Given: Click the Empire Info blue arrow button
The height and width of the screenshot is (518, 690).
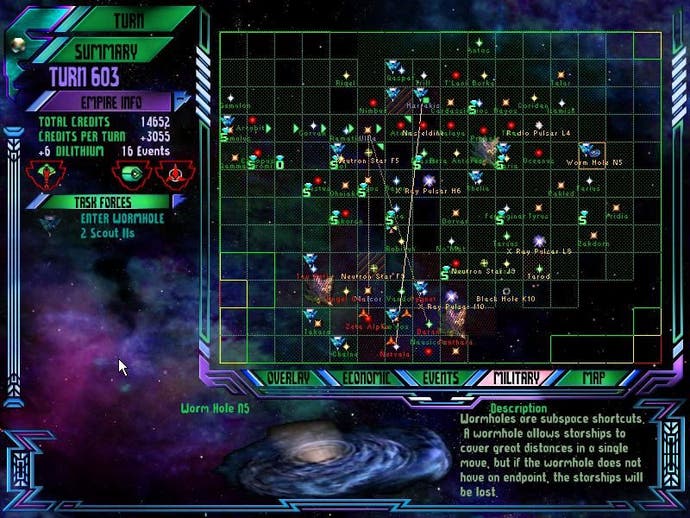Looking at the screenshot, I should pyautogui.click(x=185, y=101).
